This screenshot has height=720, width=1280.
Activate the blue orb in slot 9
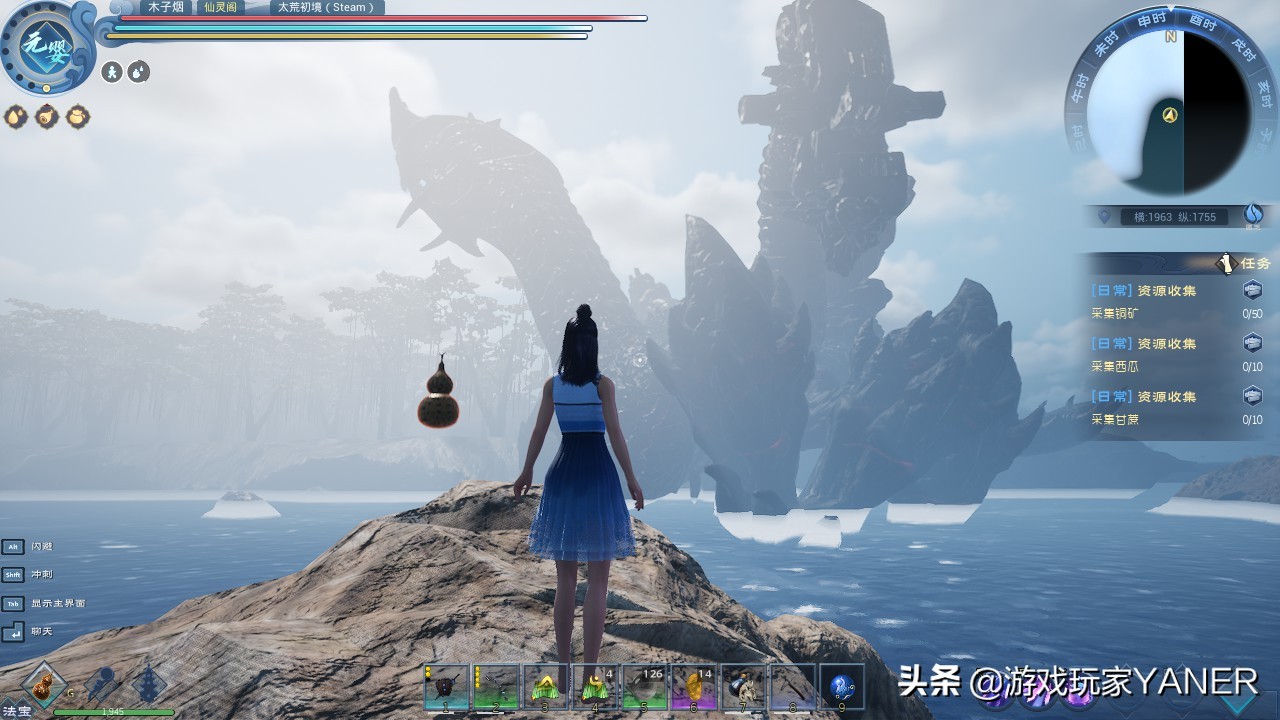841,687
